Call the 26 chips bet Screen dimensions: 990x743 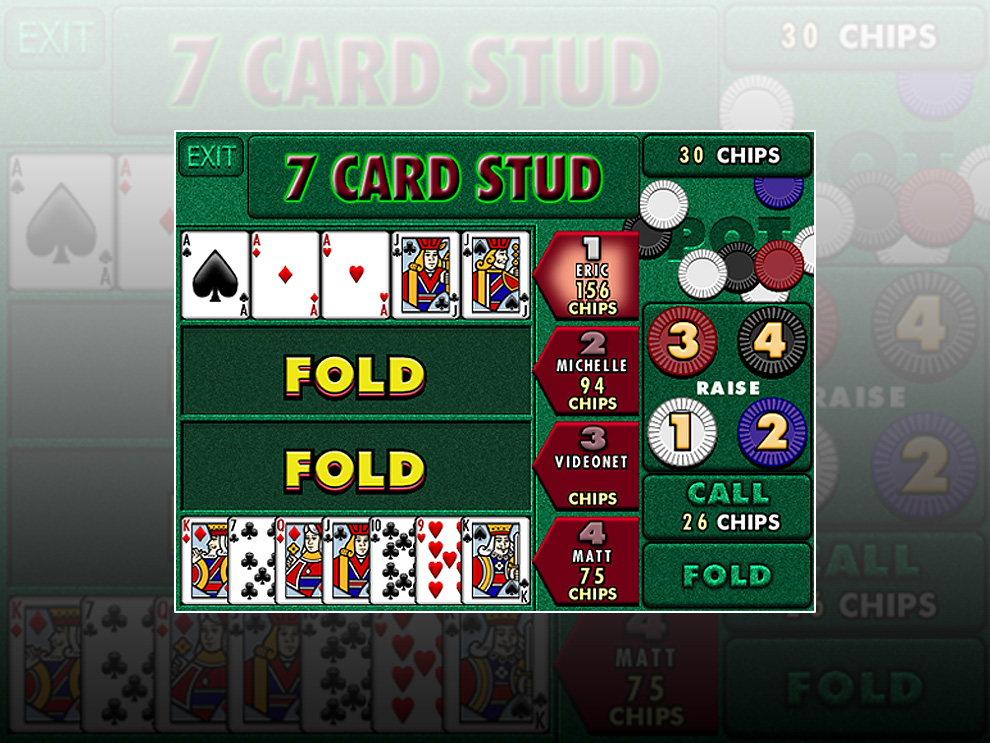coord(726,507)
